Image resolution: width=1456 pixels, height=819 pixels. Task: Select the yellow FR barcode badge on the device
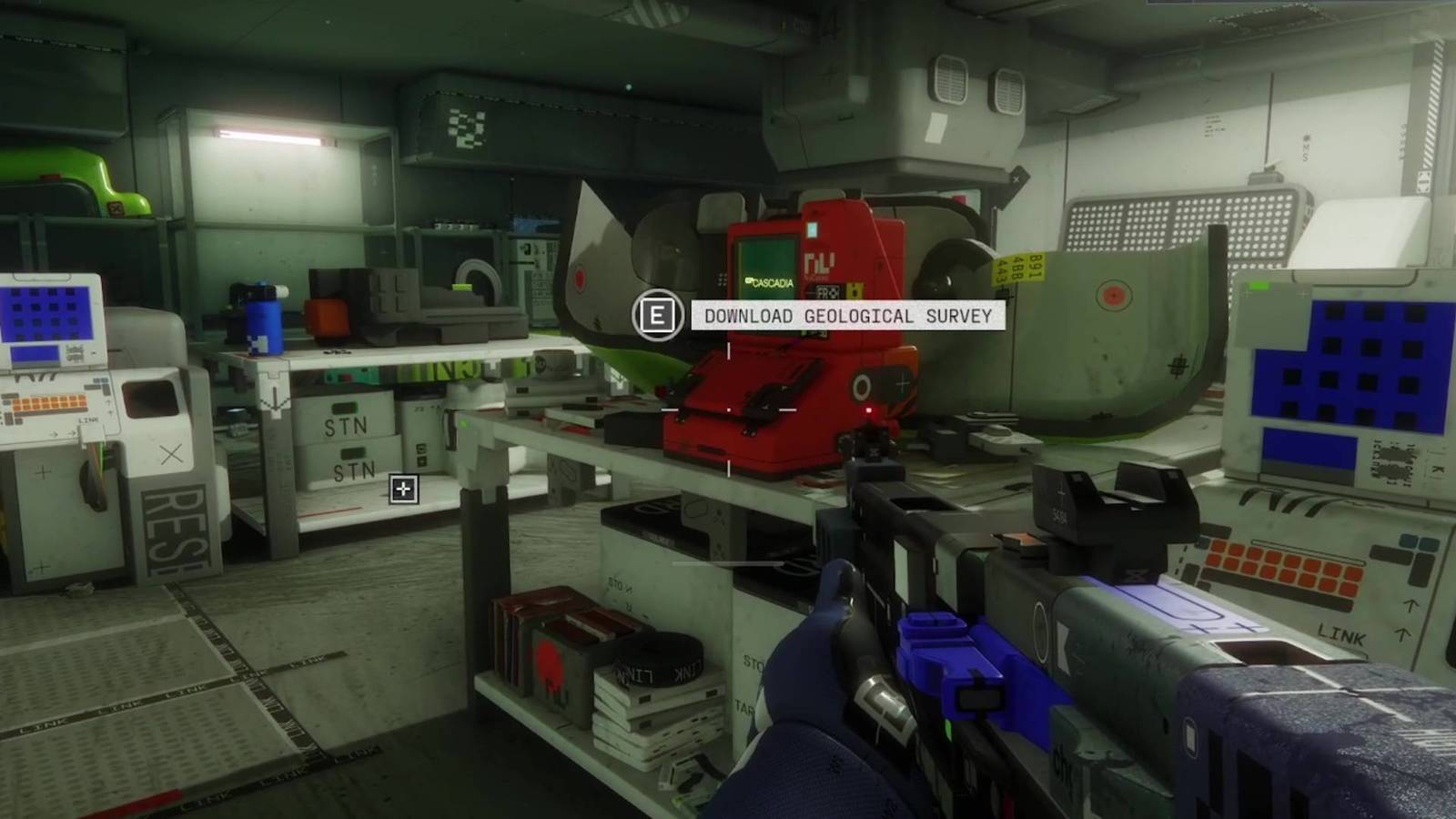854,291
